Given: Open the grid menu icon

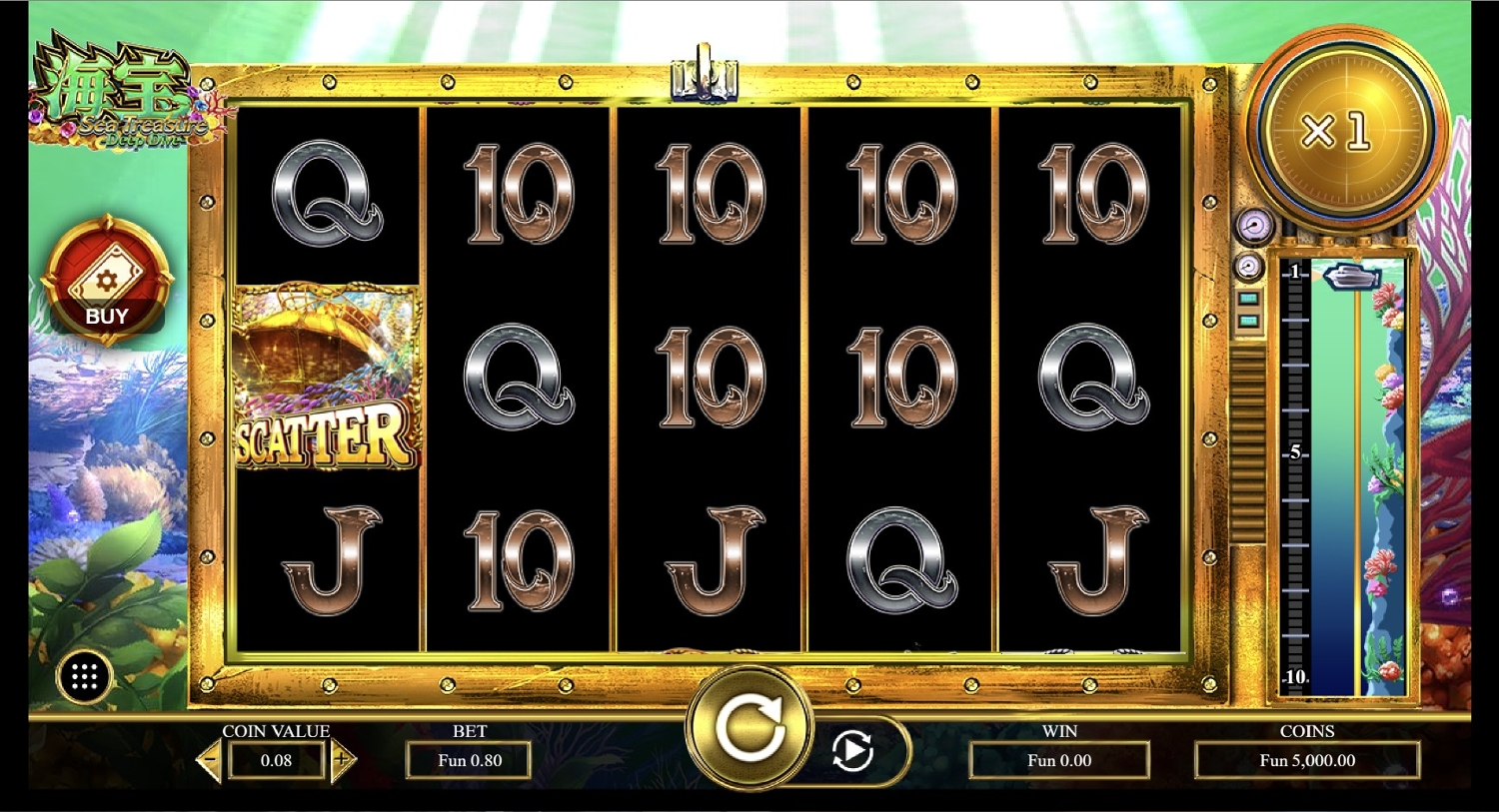Looking at the screenshot, I should coord(85,678).
